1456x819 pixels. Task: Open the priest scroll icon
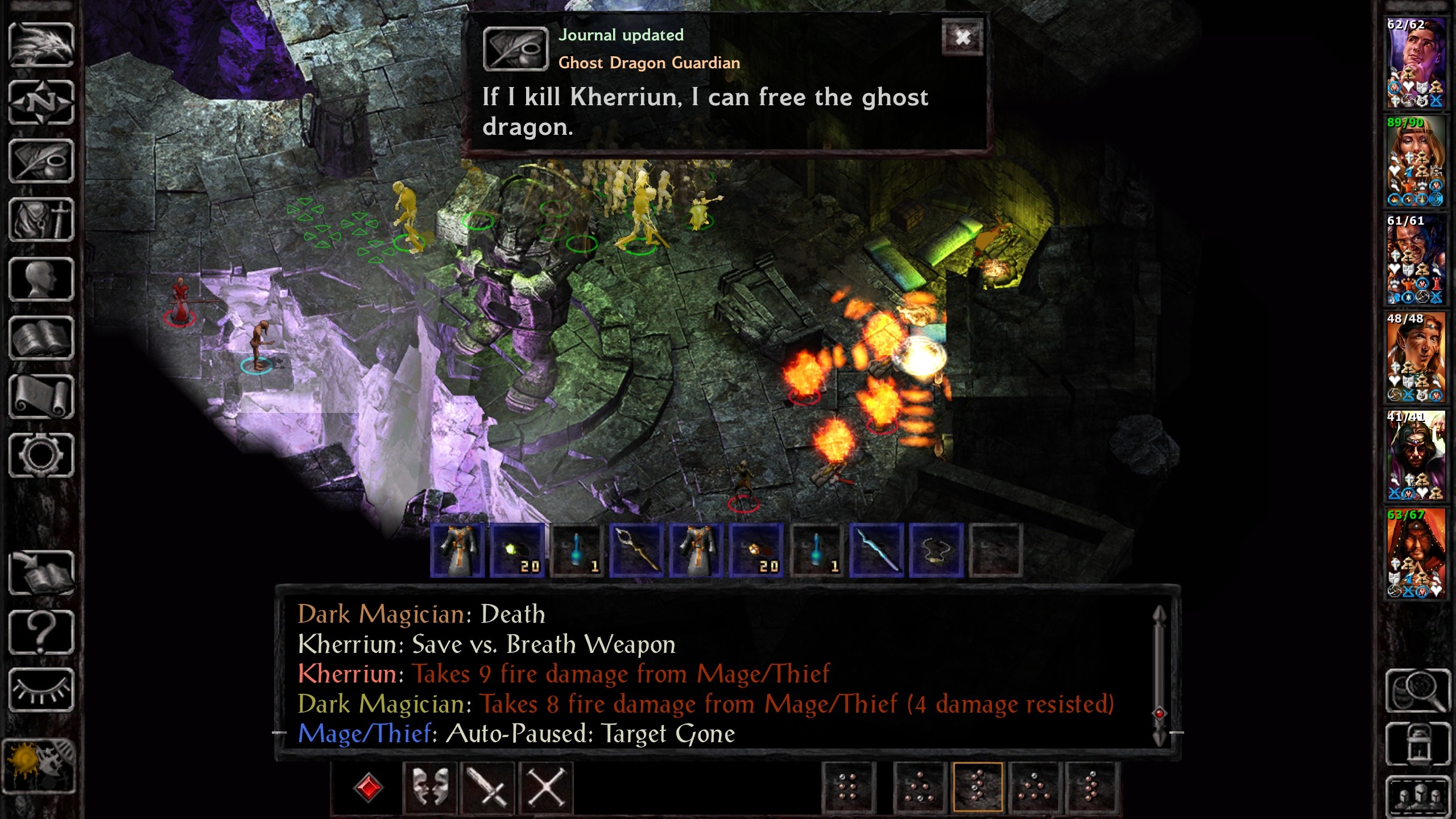tap(41, 397)
